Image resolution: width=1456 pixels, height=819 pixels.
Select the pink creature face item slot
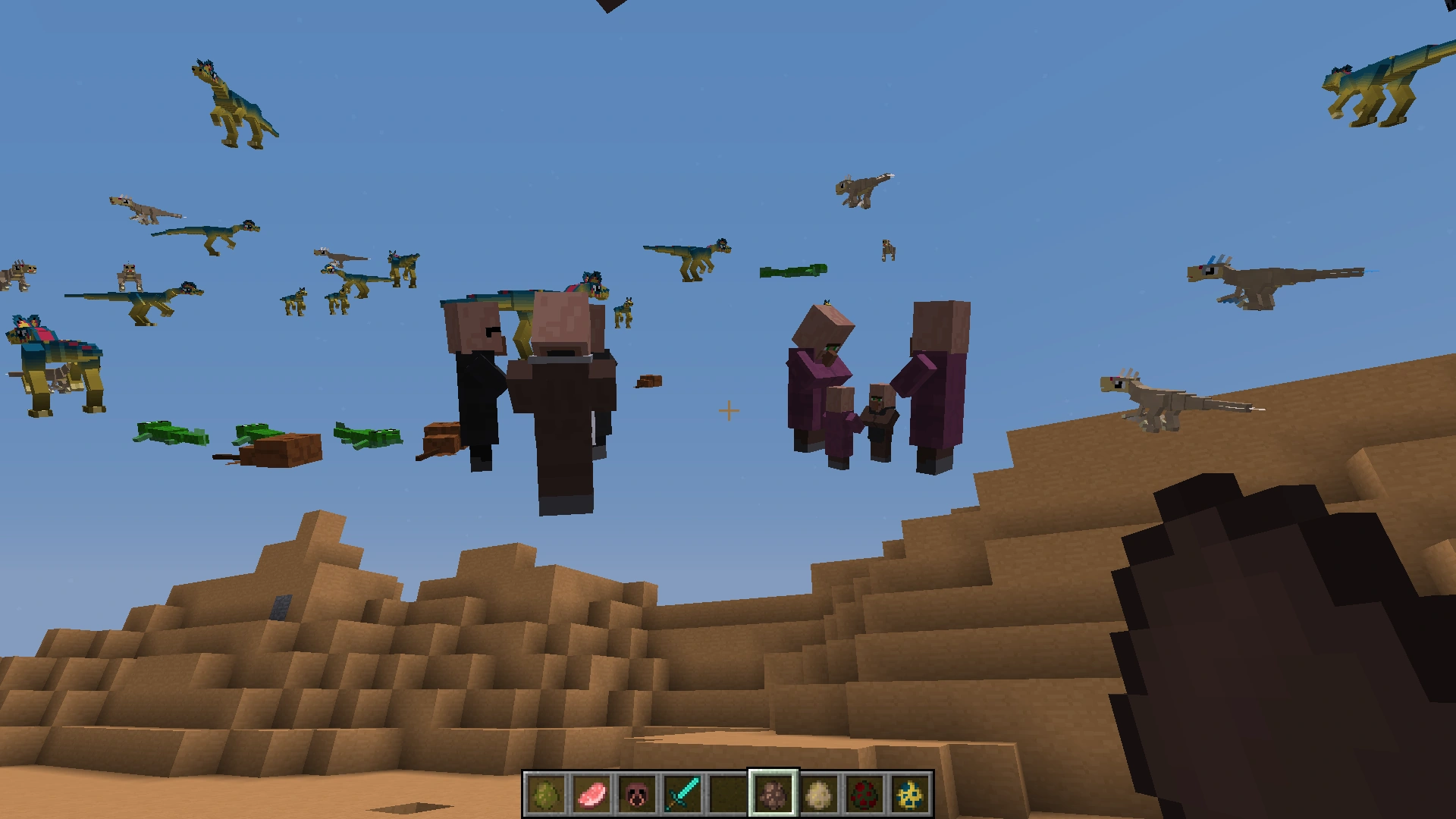[637, 794]
